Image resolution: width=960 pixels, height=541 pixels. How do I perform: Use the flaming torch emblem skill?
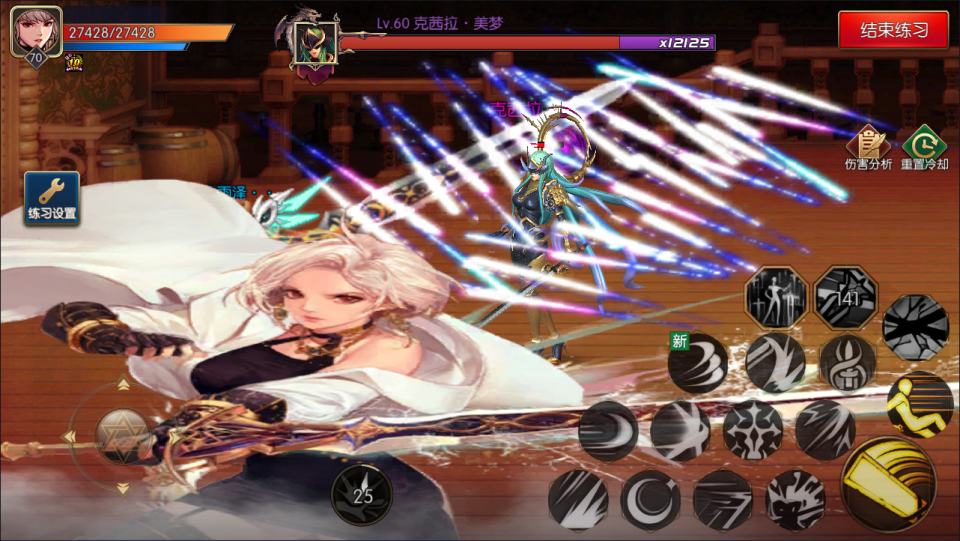click(847, 362)
